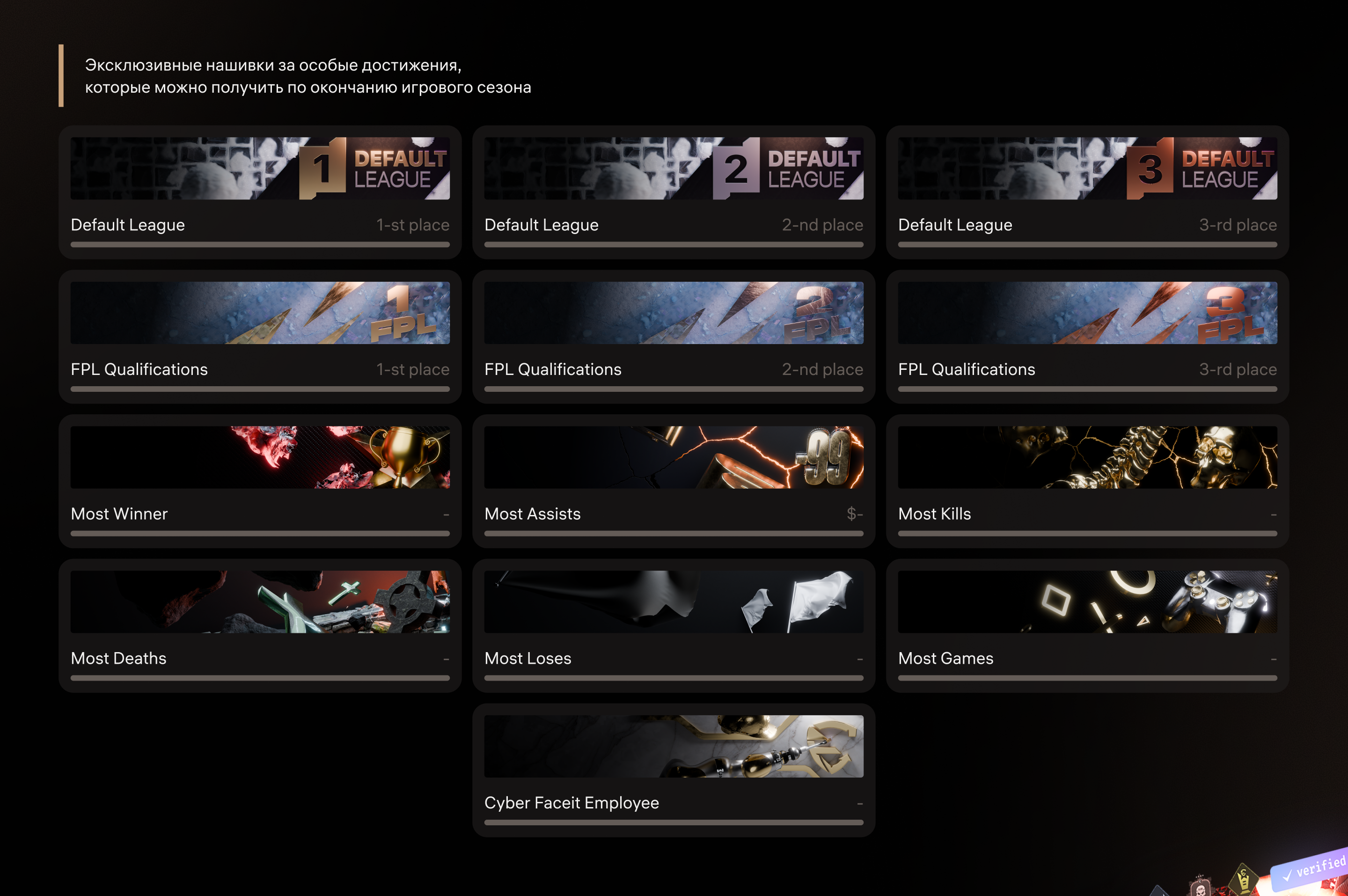Viewport: 1348px width, 896px height.
Task: Click FPL Qualifications 2-nd place card
Action: tap(674, 337)
